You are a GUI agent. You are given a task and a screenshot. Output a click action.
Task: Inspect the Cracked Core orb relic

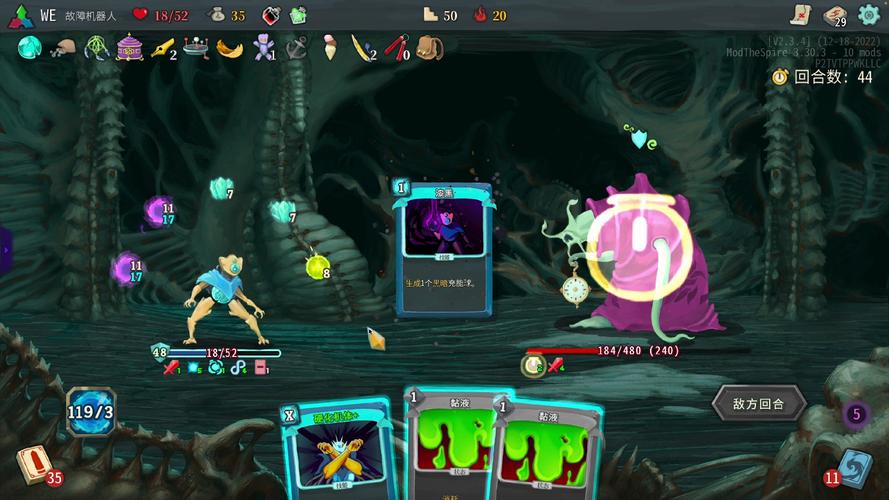(x=29, y=47)
